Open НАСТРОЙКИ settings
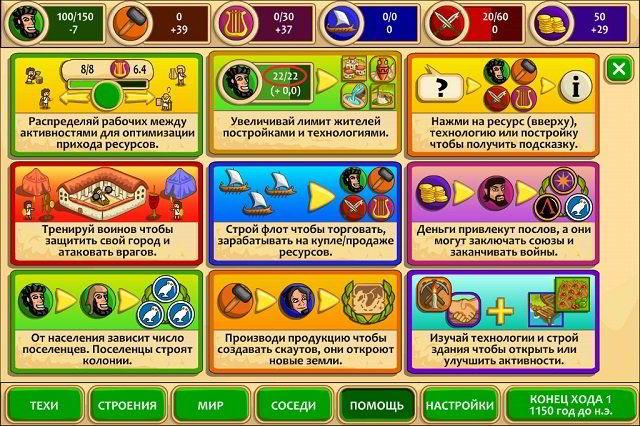 (x=459, y=405)
